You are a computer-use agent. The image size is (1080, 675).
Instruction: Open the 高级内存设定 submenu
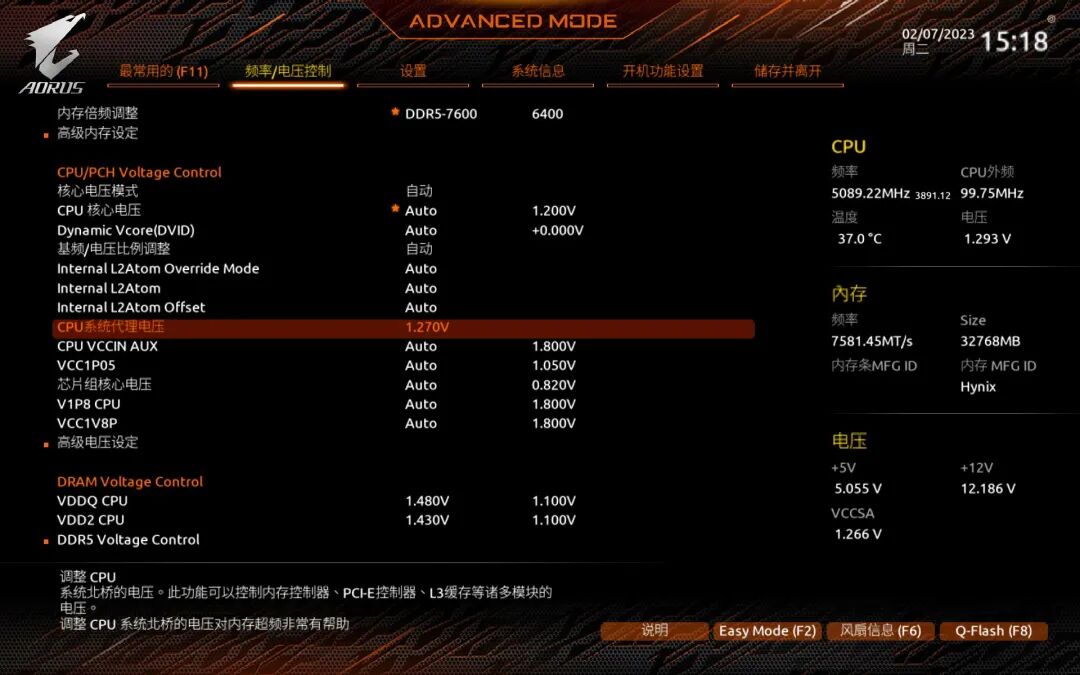(97, 133)
